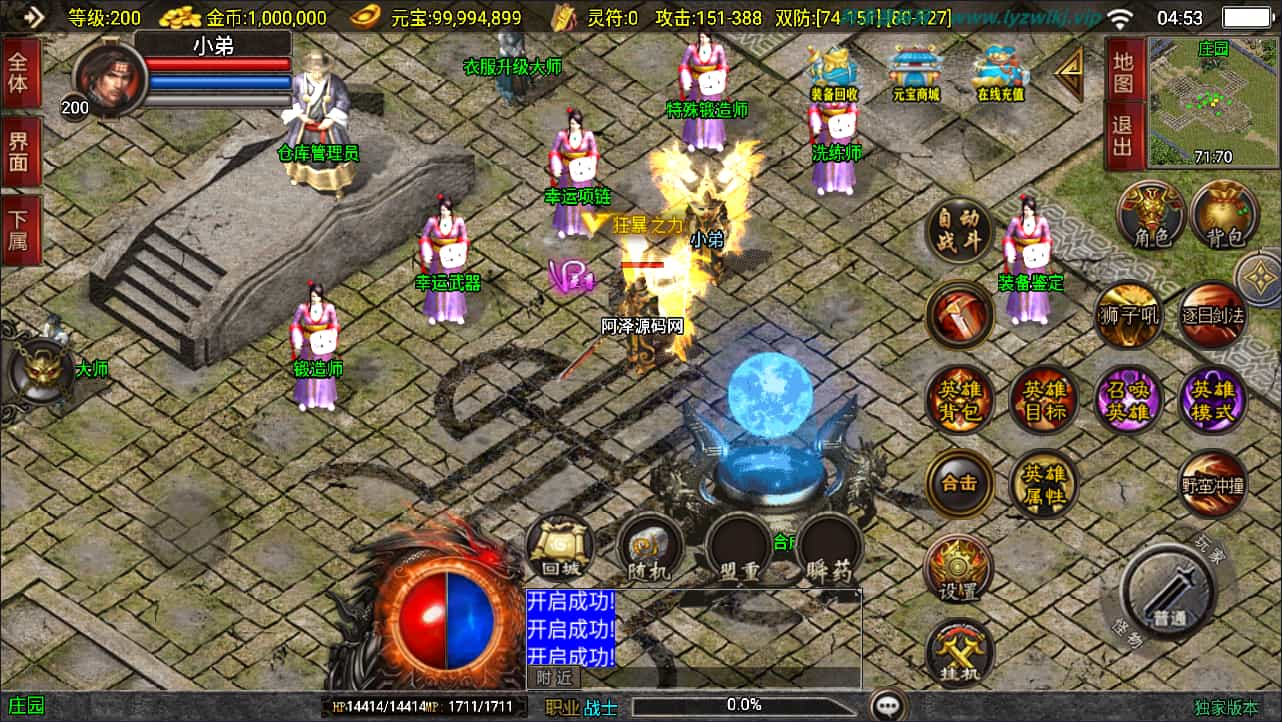
Task: Toggle 自动战斗 auto battle
Action: 960,231
